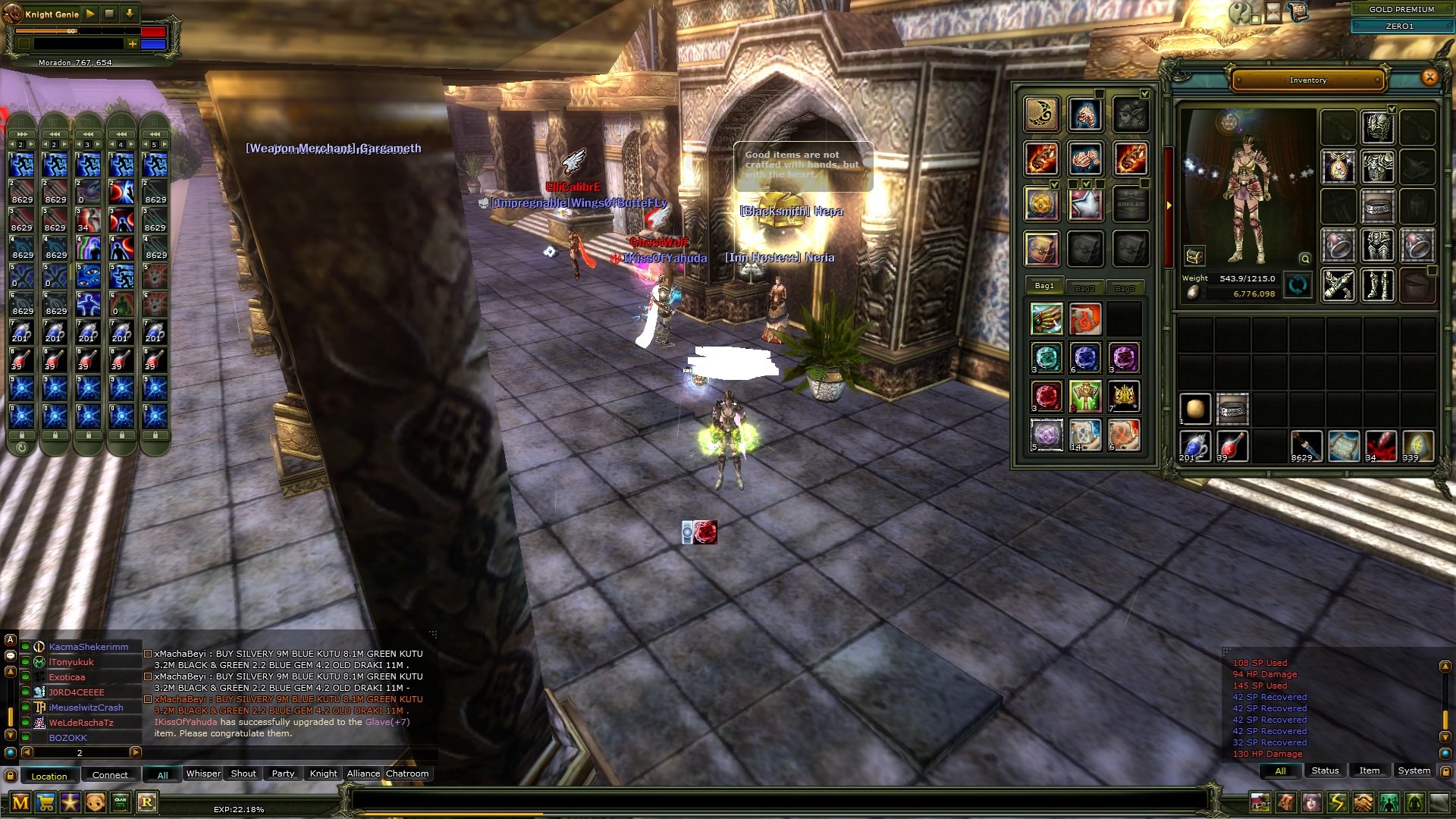Click the GOLD PREMIUM button
1456x819 pixels.
click(x=1401, y=9)
